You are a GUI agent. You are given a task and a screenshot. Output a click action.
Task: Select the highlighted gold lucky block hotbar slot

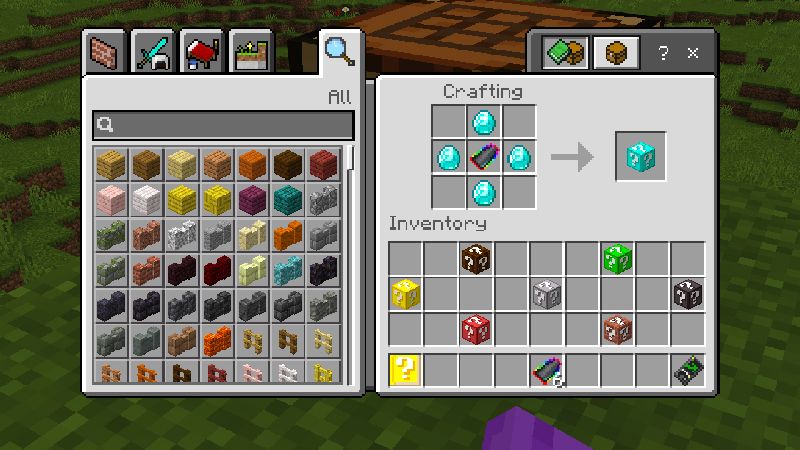coord(405,370)
